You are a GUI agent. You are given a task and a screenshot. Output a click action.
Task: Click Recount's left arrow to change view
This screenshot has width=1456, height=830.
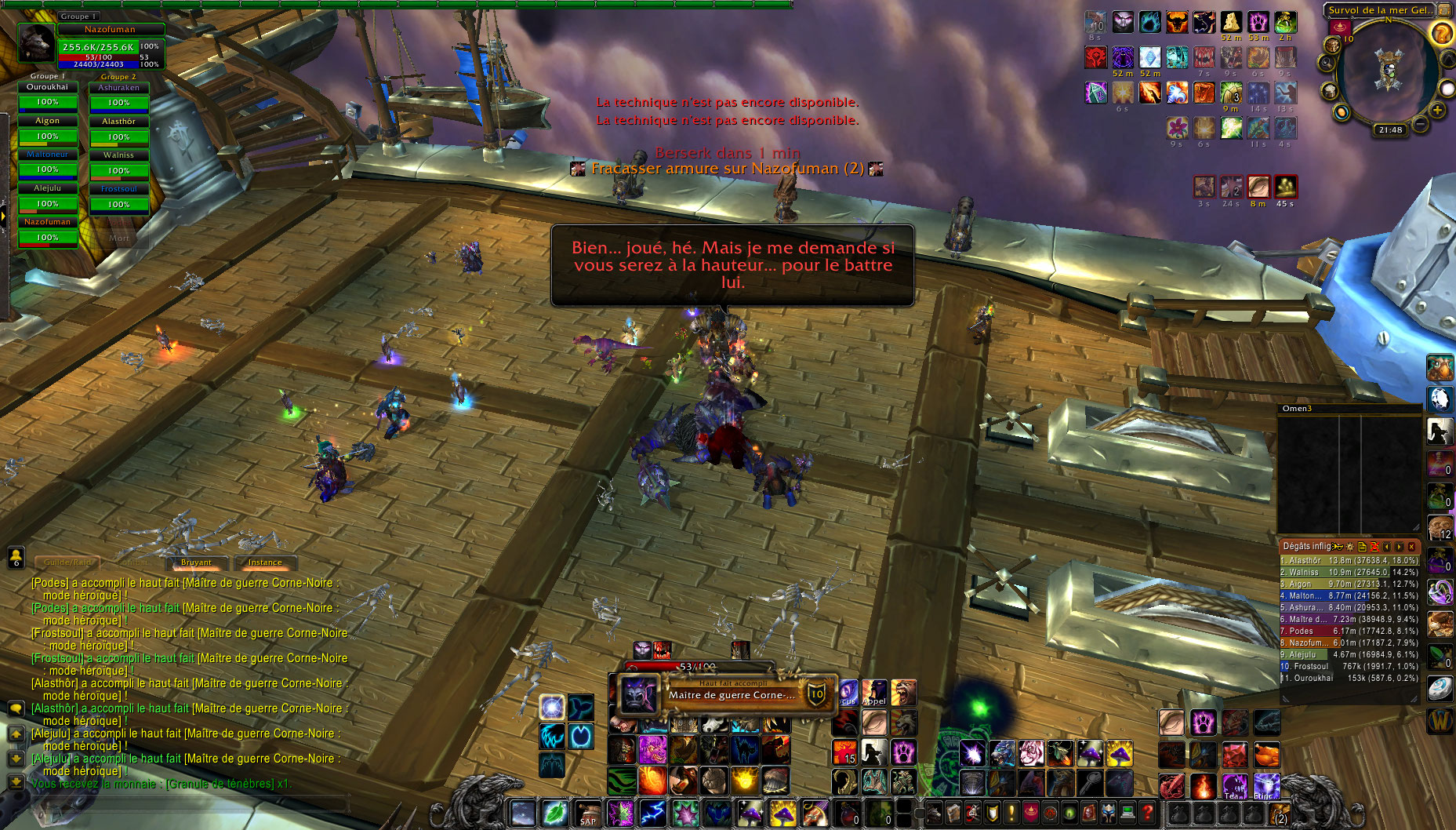click(x=1387, y=547)
